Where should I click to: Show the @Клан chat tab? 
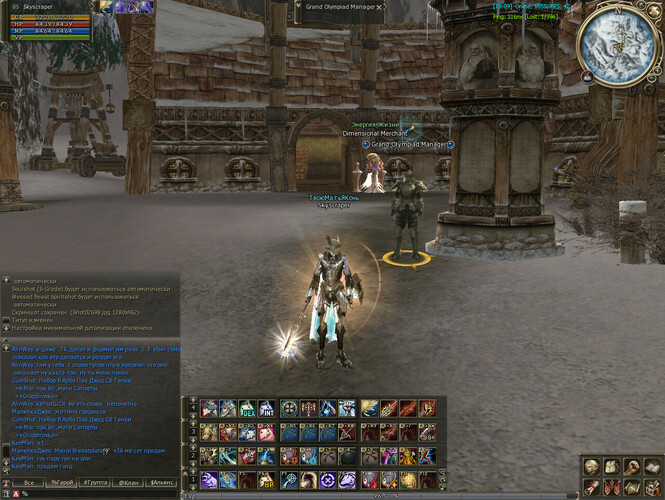128,482
